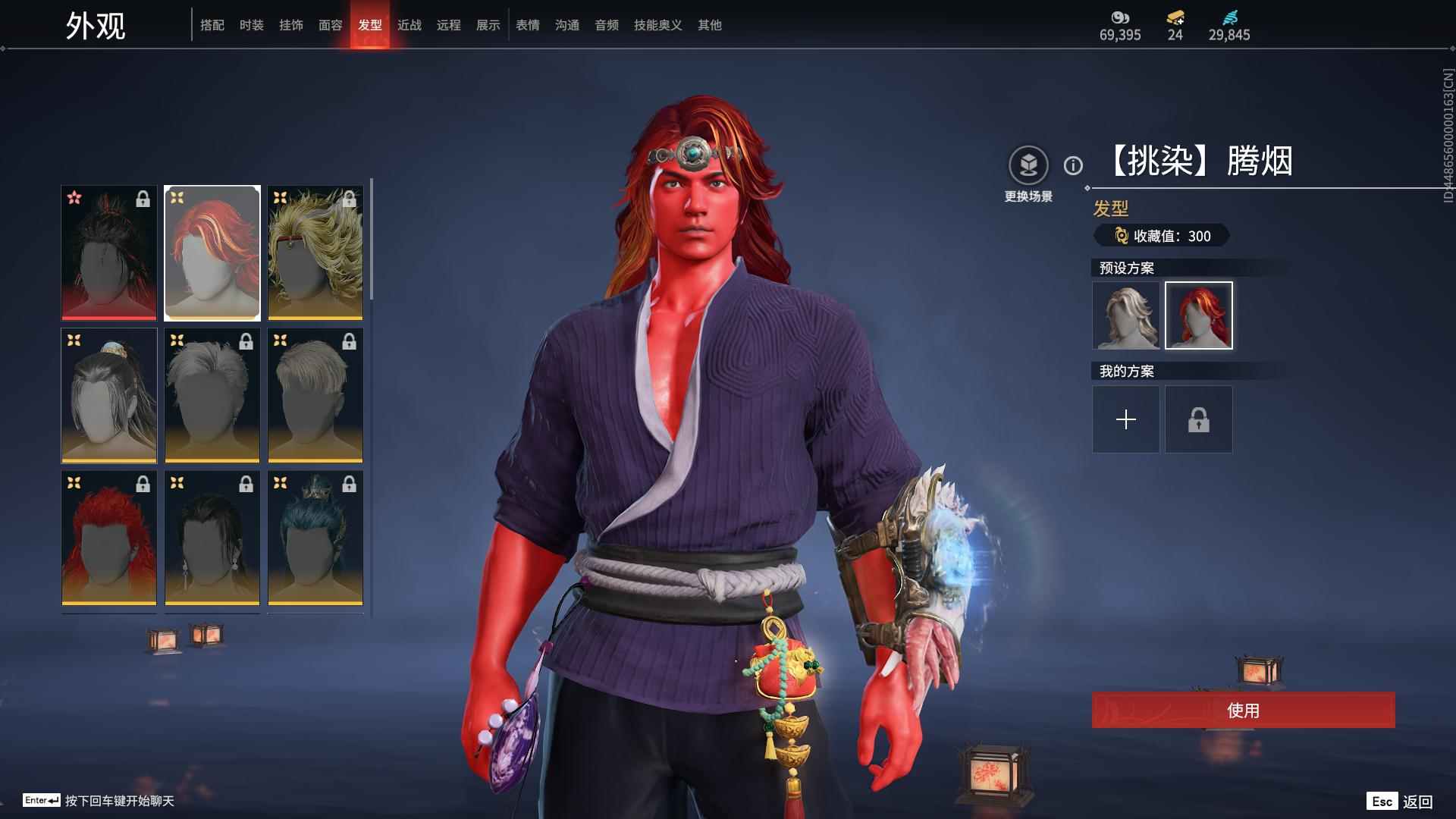Select the locked spiky red hairstyle
This screenshot has height=819, width=1456.
pyautogui.click(x=109, y=538)
